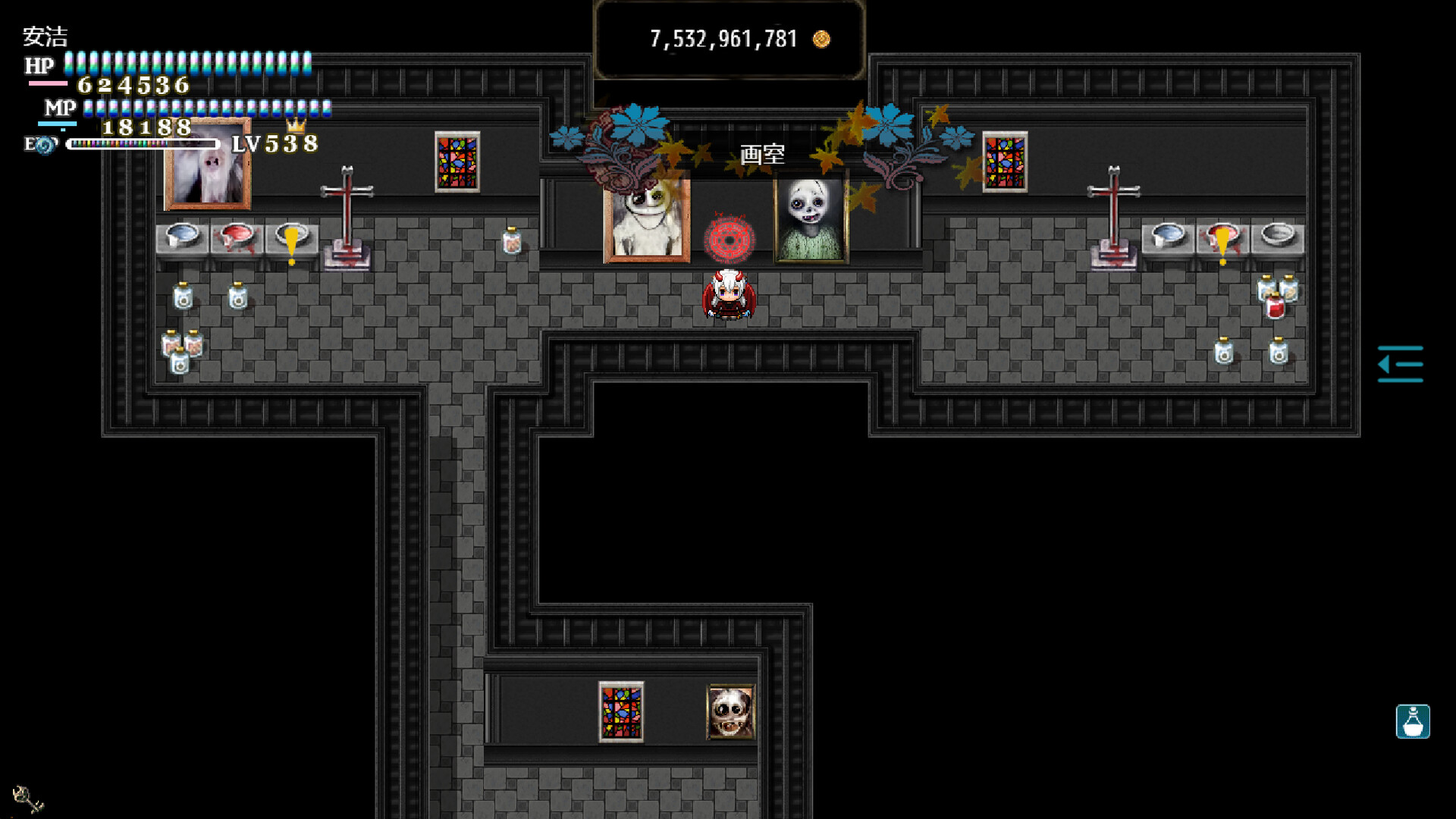Click the pale child painting right of the circle
Screen dimensions: 1456x819
(x=810, y=218)
